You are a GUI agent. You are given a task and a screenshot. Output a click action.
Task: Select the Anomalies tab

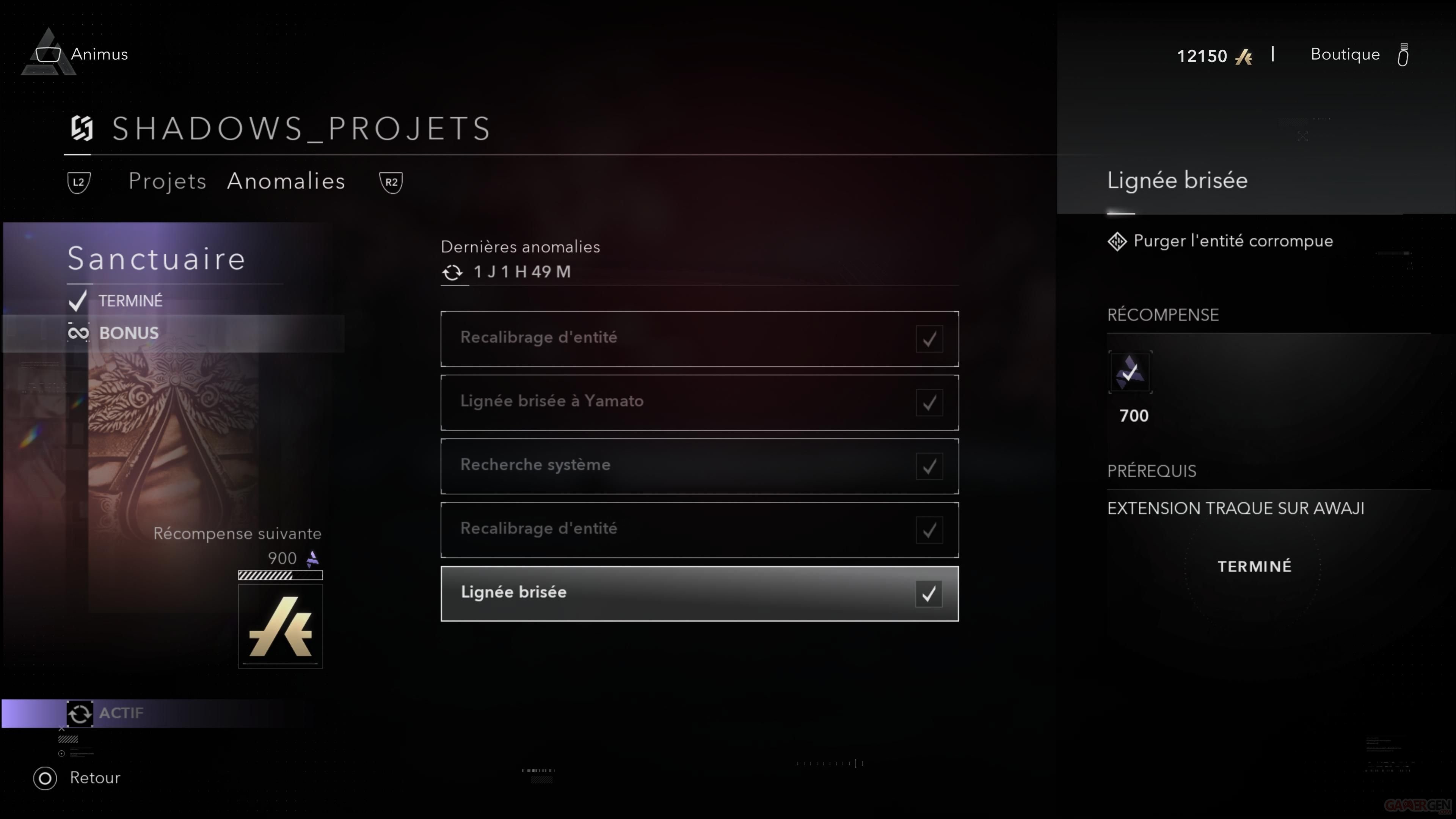pyautogui.click(x=286, y=182)
